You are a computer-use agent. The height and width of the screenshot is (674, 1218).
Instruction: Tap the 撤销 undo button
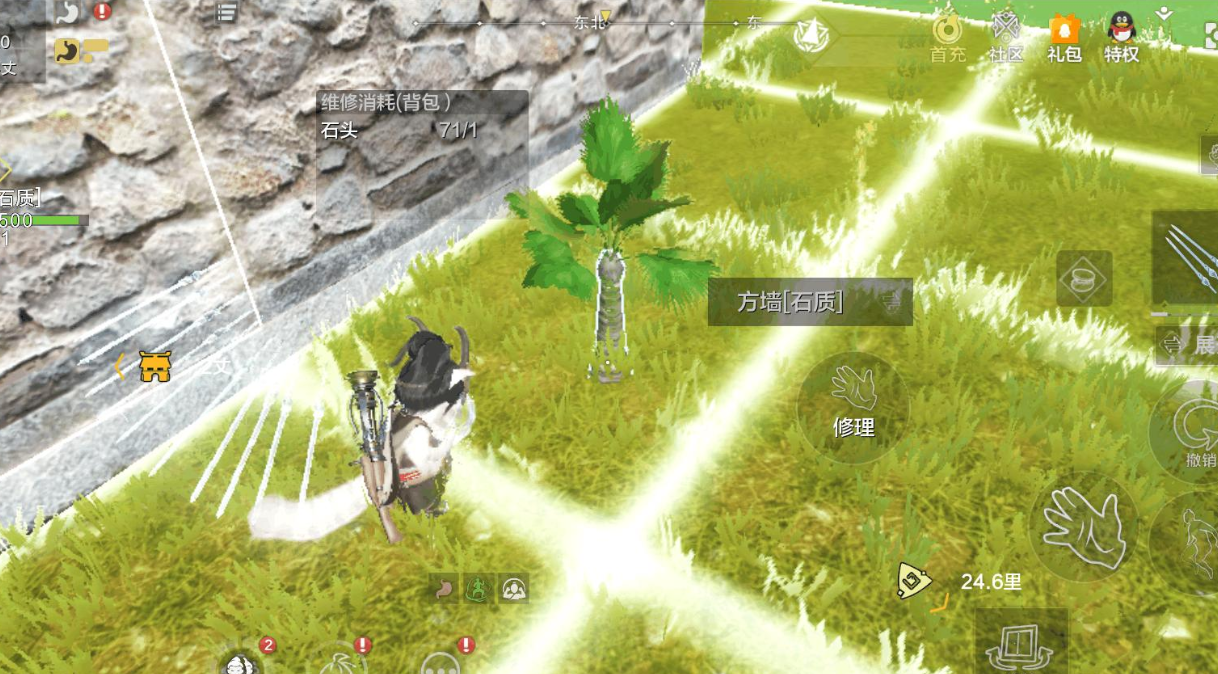pyautogui.click(x=1193, y=432)
